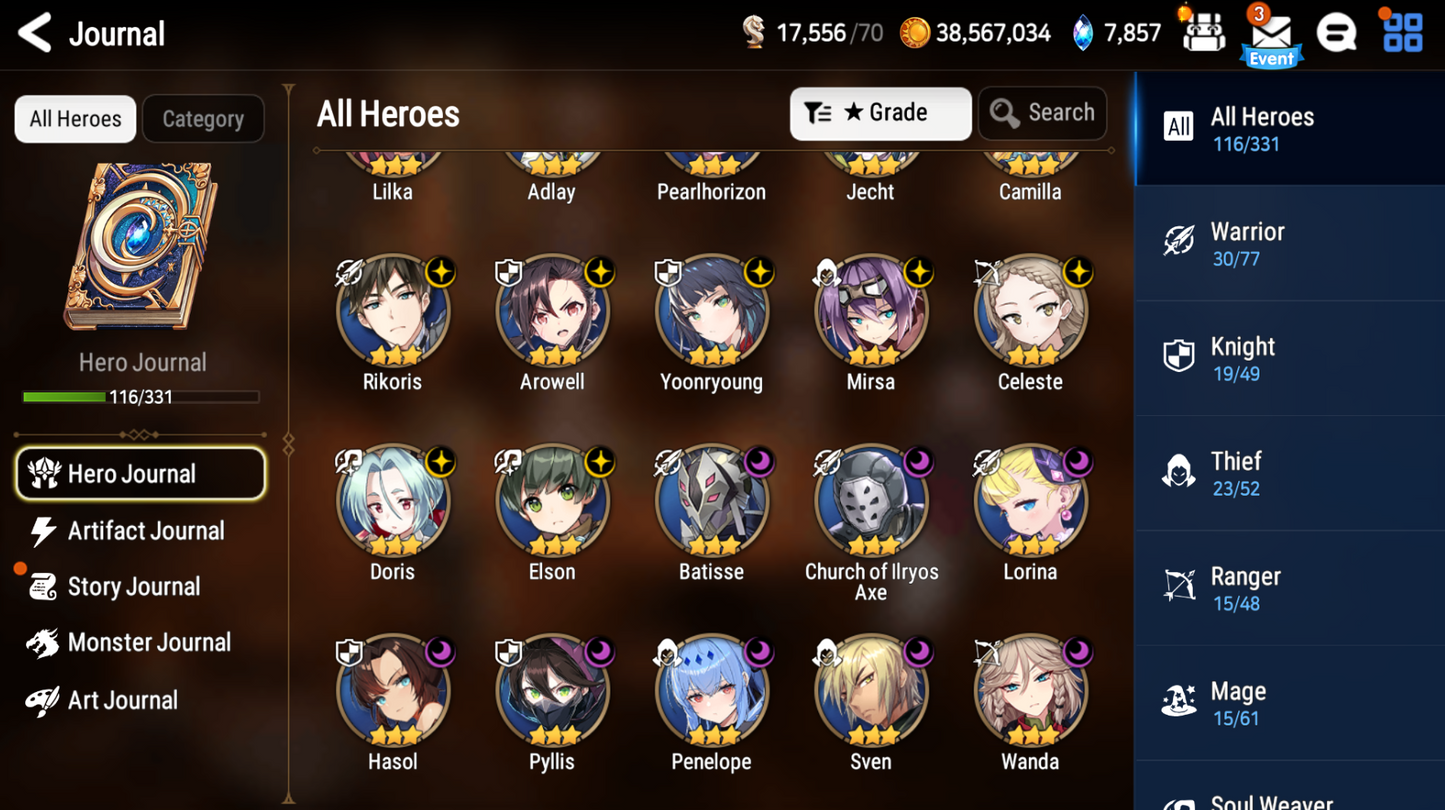Open the gift box with notification badge
This screenshot has width=1445, height=810.
pos(1204,31)
